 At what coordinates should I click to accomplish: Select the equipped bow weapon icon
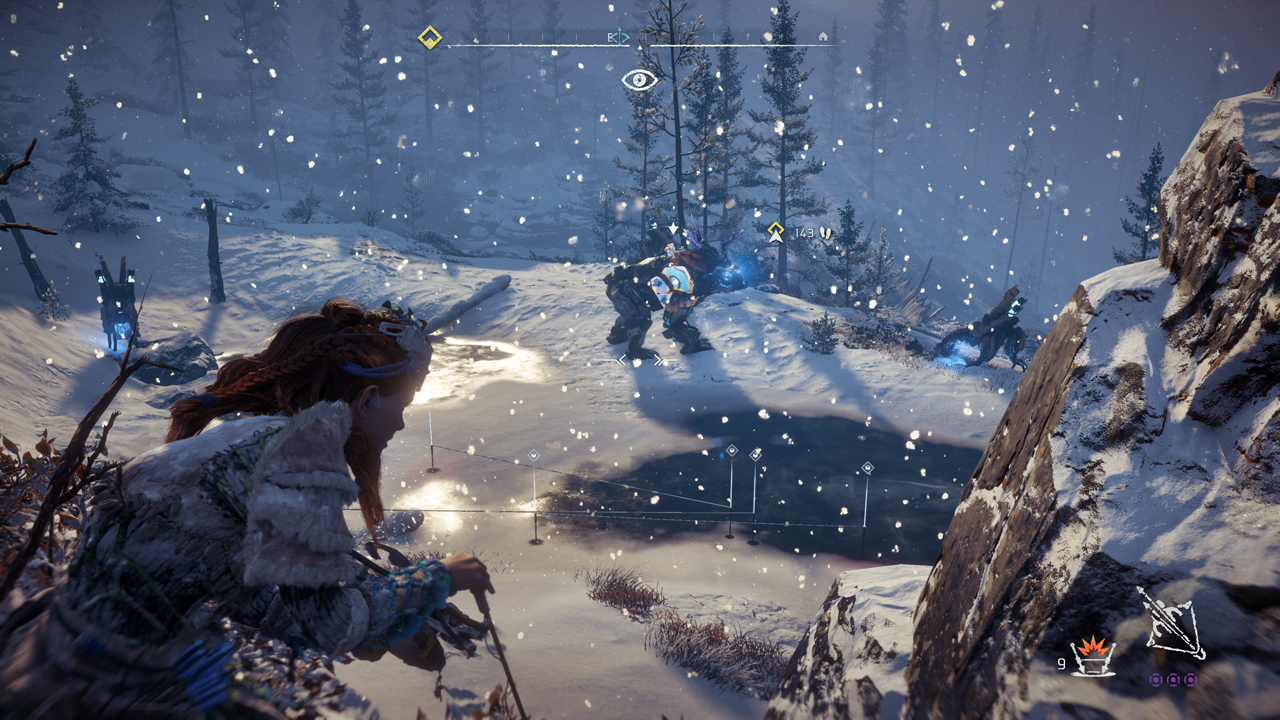tap(1171, 624)
